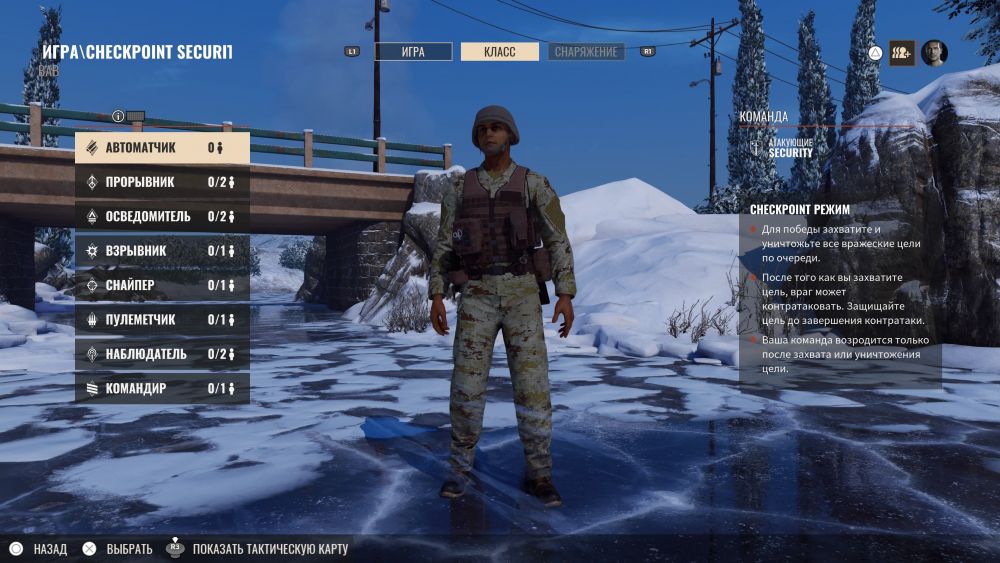This screenshot has width=1000, height=563.
Task: Open the Класс tab
Action: (499, 52)
